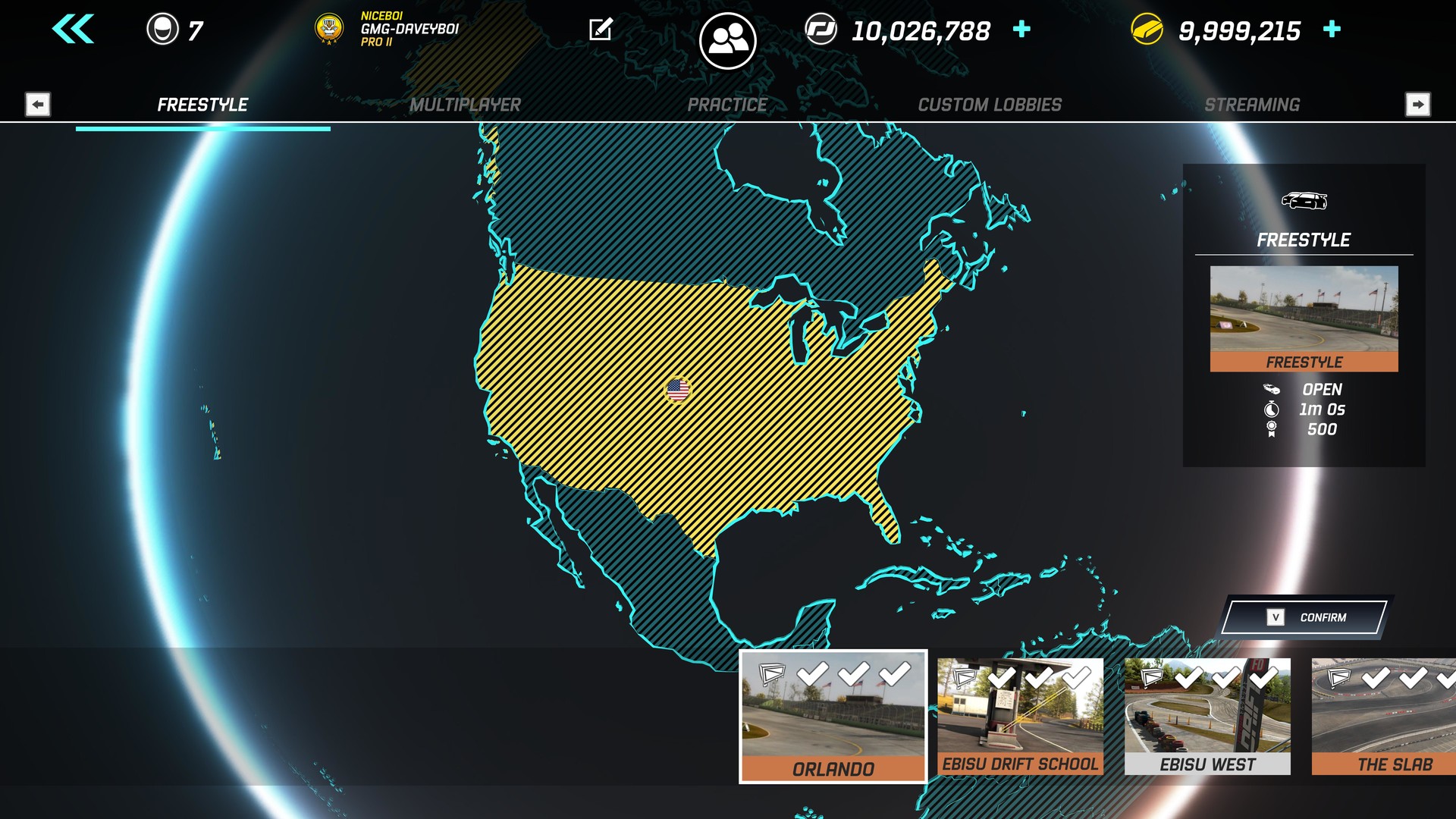This screenshot has width=1456, height=819.
Task: Click the car icon above Freestyle panel
Action: 1303,200
